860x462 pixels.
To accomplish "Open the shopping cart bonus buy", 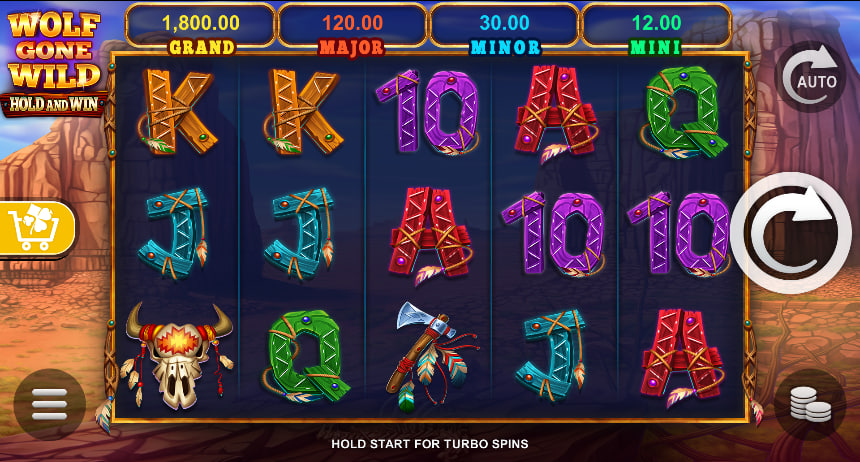I will [x=37, y=229].
